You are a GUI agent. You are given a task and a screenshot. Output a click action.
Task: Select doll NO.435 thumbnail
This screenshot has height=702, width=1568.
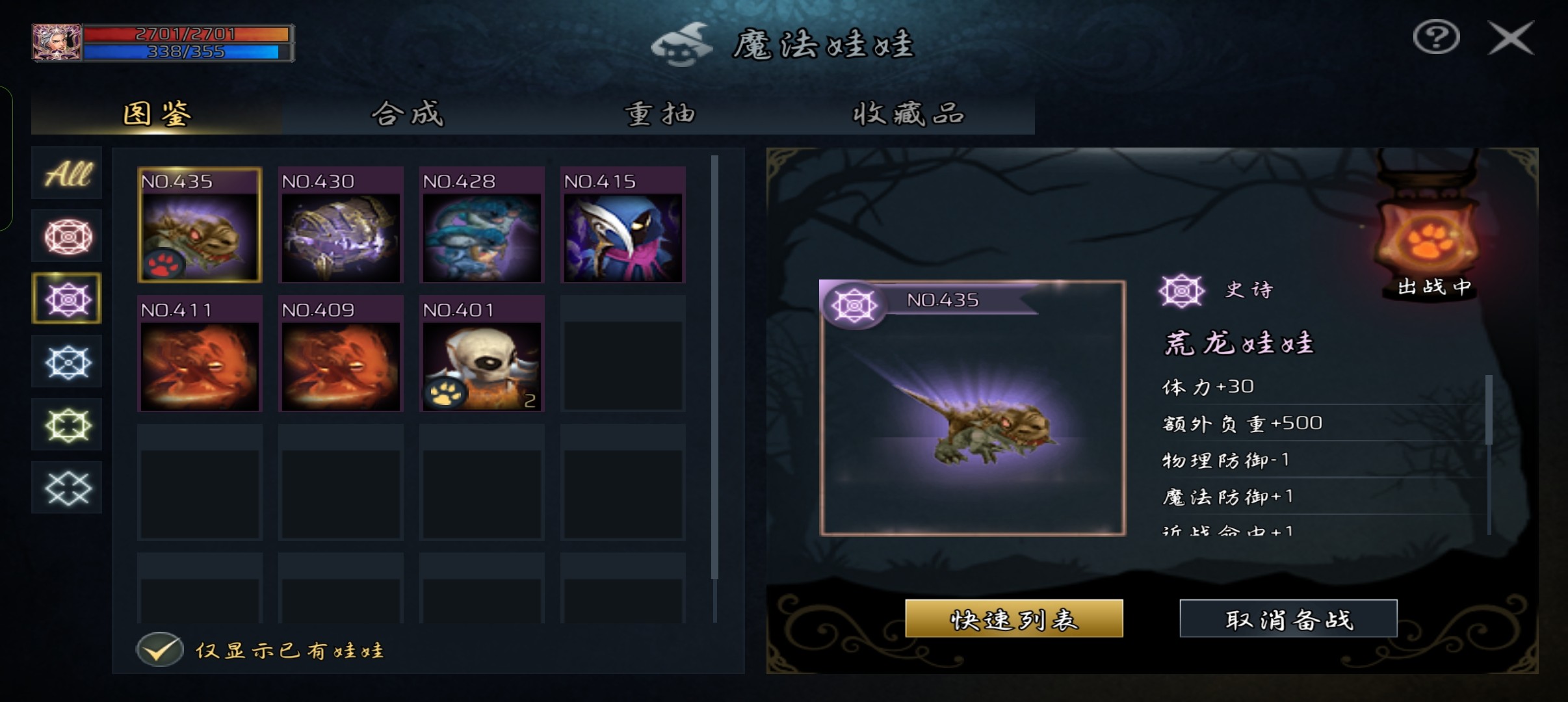pos(200,226)
